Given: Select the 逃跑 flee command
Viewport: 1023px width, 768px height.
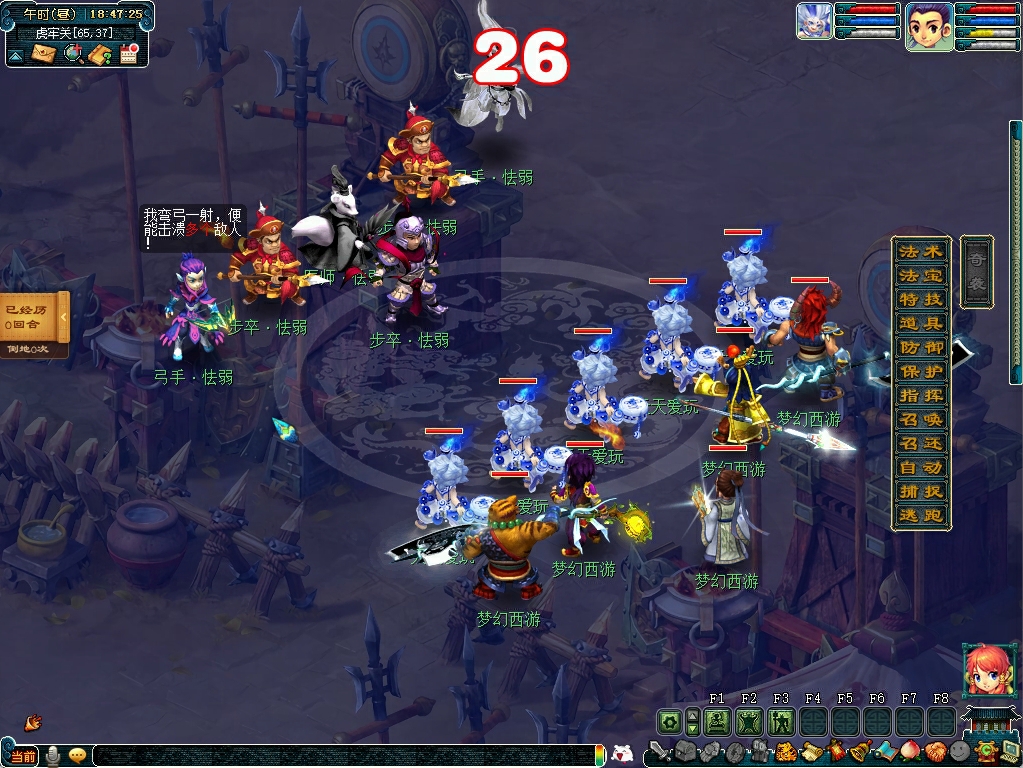Looking at the screenshot, I should pos(921,516).
